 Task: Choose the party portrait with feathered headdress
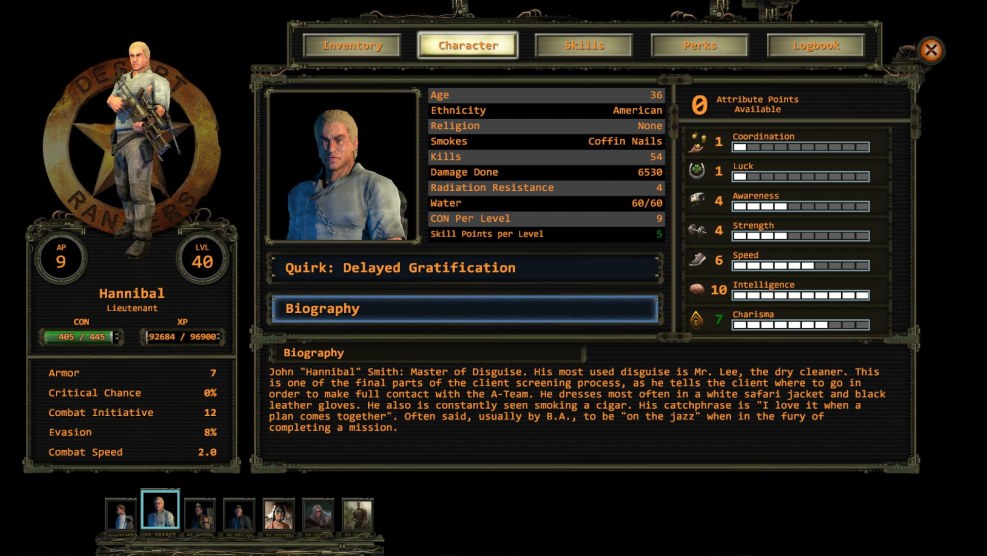pos(279,514)
